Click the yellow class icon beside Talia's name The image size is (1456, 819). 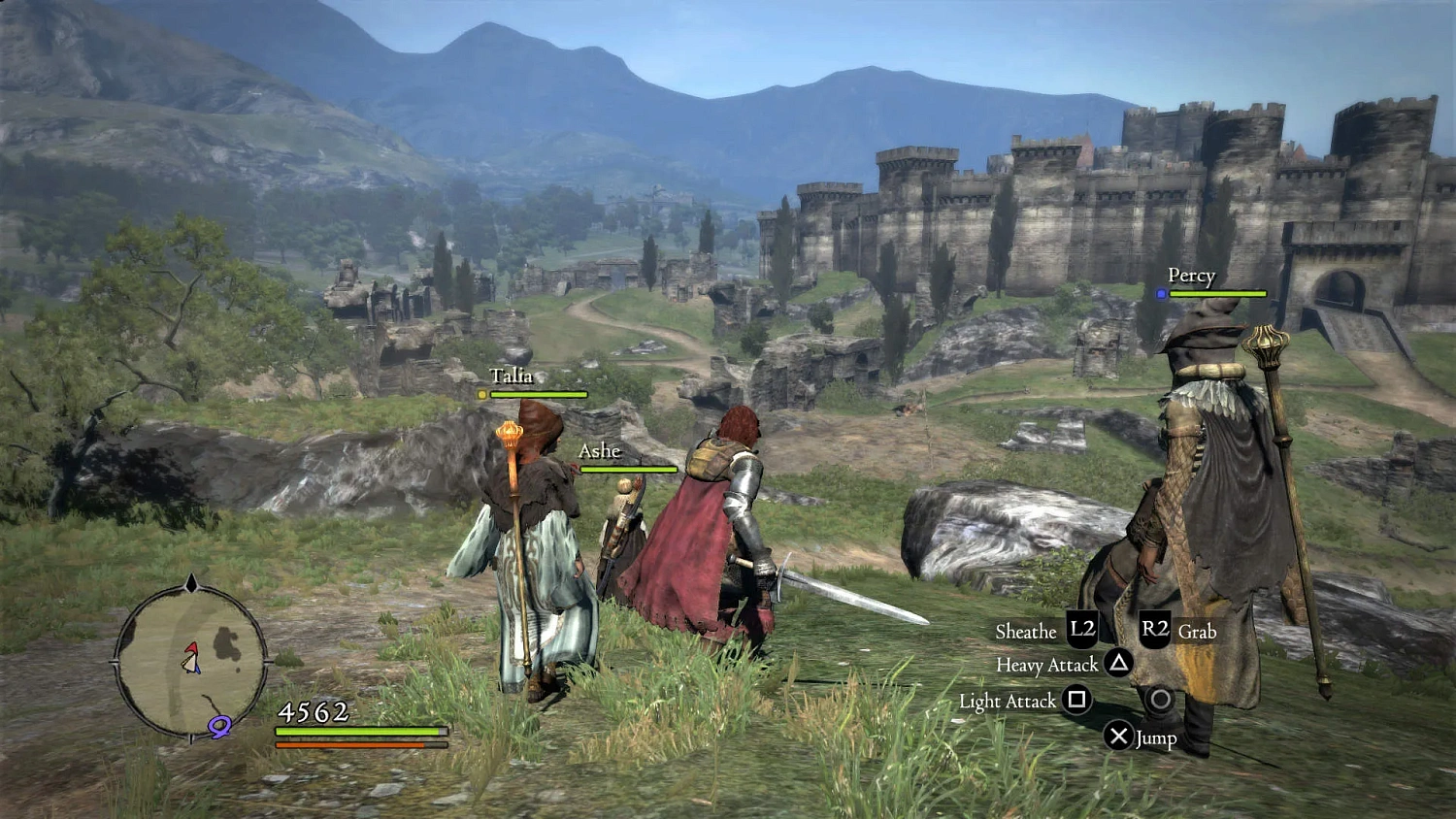(481, 394)
